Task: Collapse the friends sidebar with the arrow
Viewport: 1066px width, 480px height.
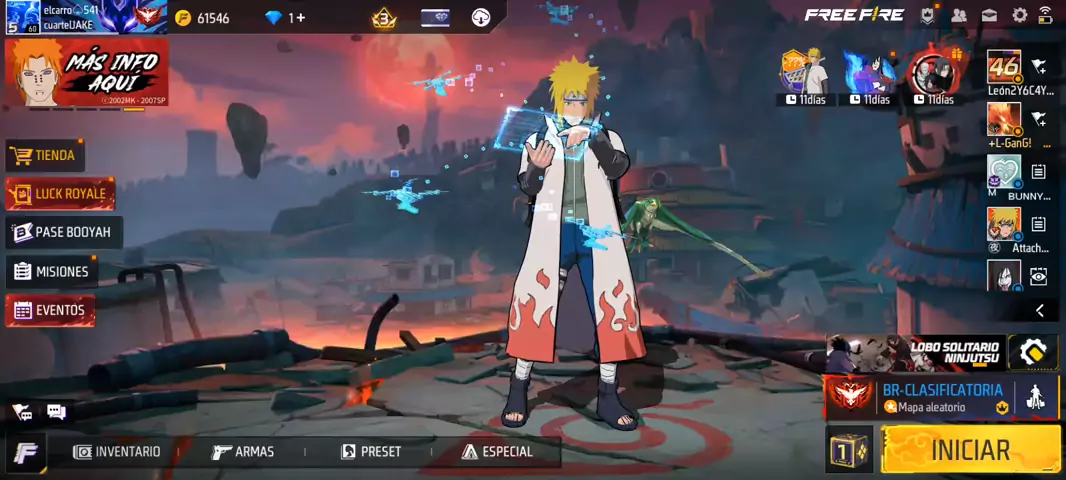Action: click(1040, 311)
